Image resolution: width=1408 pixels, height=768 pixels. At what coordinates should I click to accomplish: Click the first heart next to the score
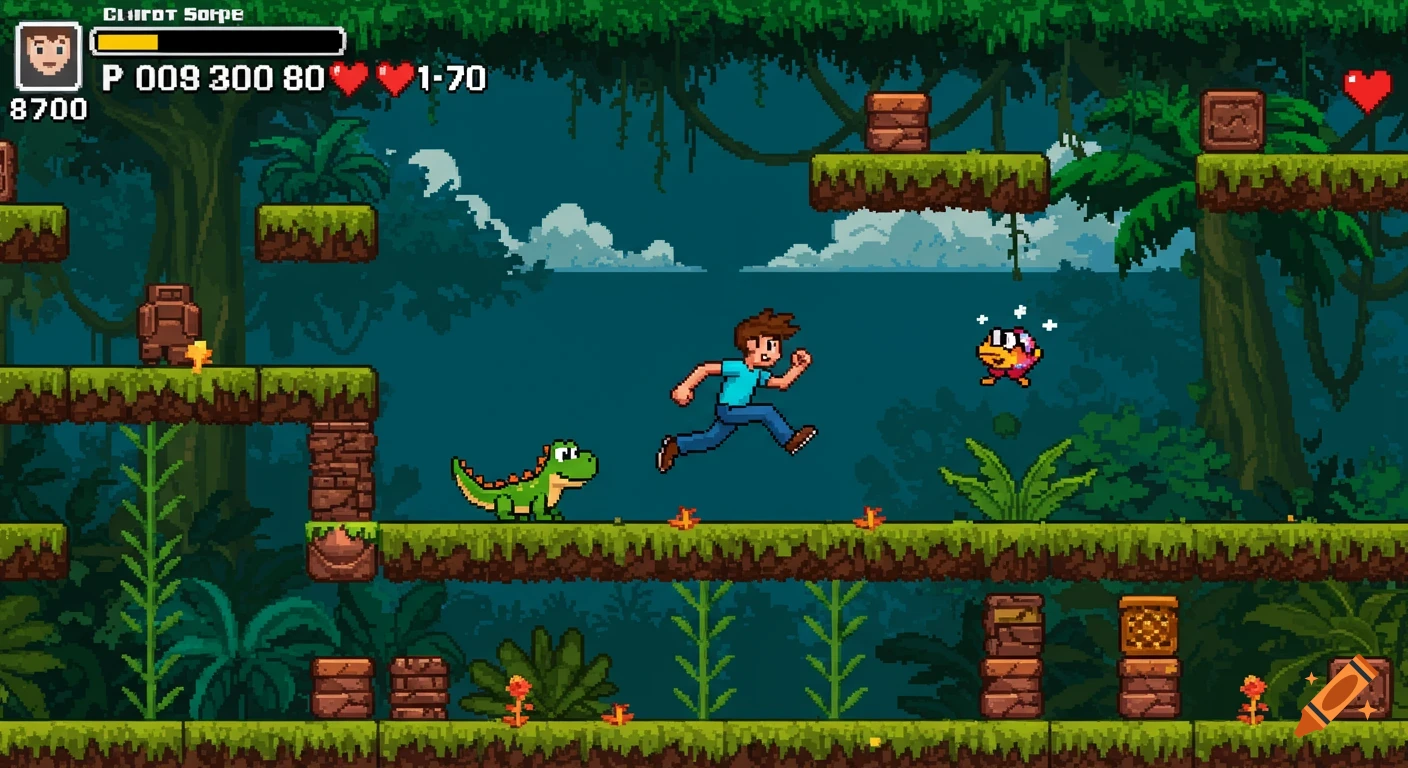click(x=348, y=76)
